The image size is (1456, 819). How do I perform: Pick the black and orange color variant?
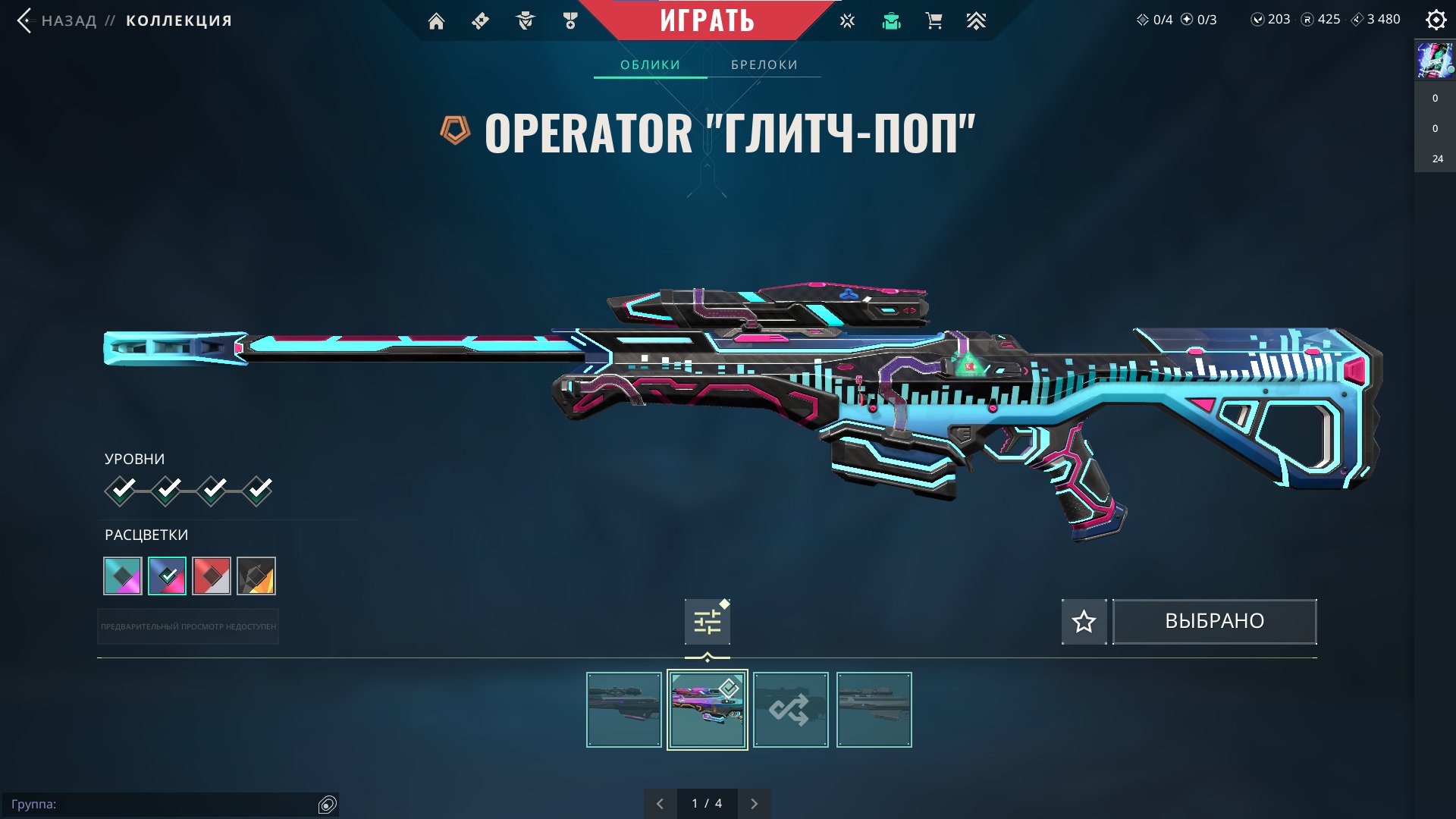pyautogui.click(x=256, y=576)
